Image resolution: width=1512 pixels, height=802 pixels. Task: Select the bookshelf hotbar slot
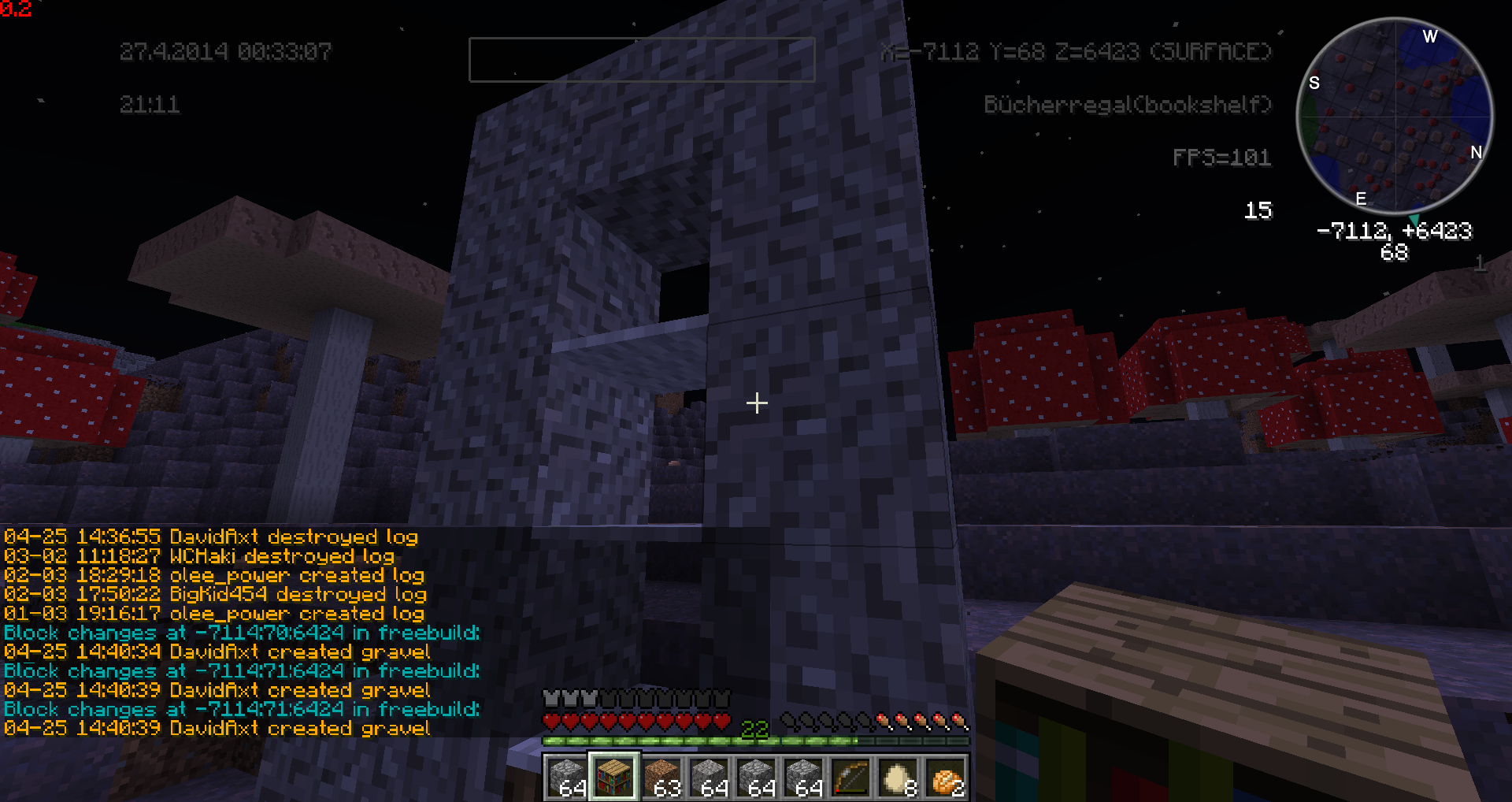coord(614,776)
